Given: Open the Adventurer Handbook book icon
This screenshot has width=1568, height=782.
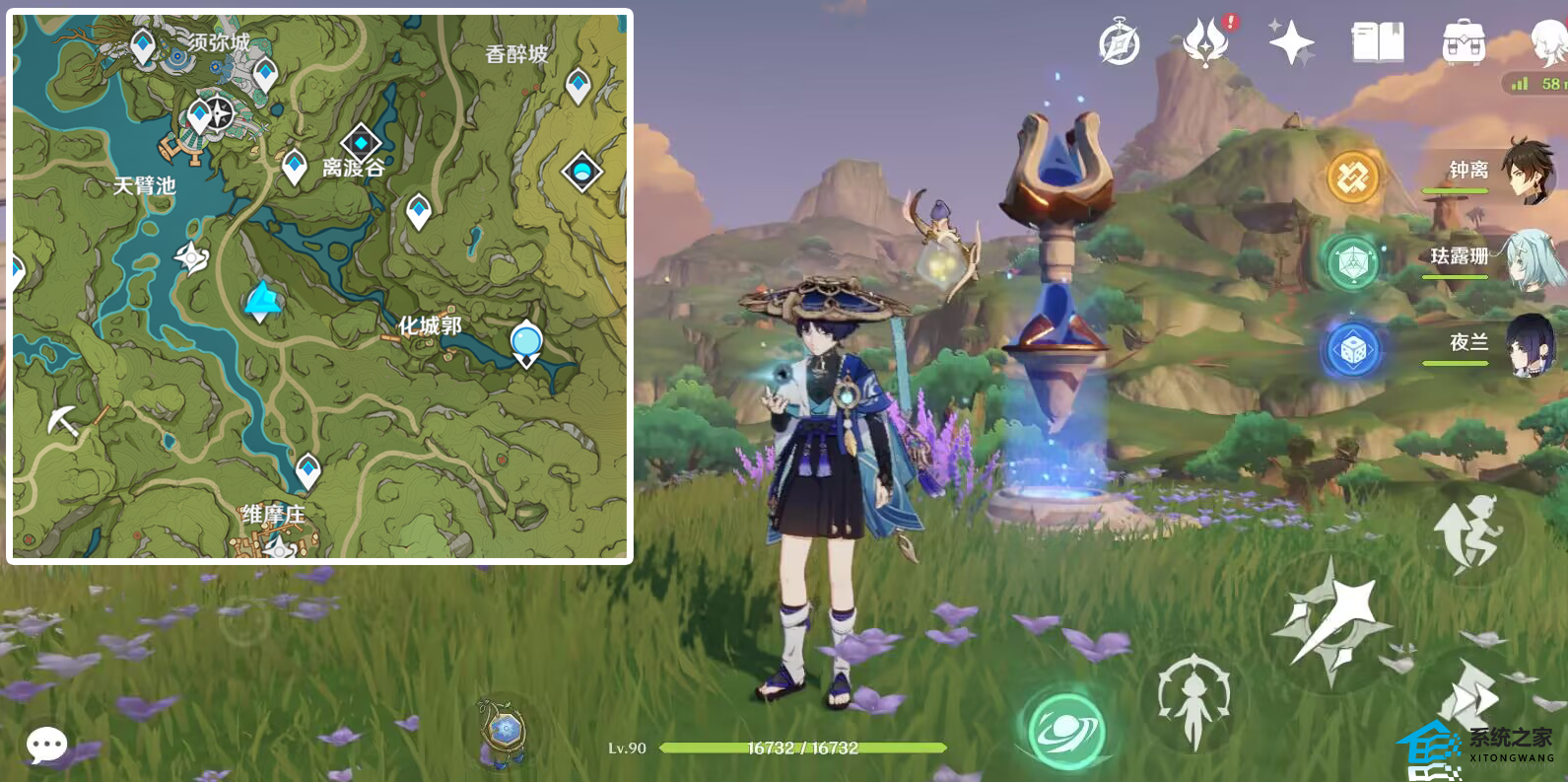Looking at the screenshot, I should point(1378,43).
